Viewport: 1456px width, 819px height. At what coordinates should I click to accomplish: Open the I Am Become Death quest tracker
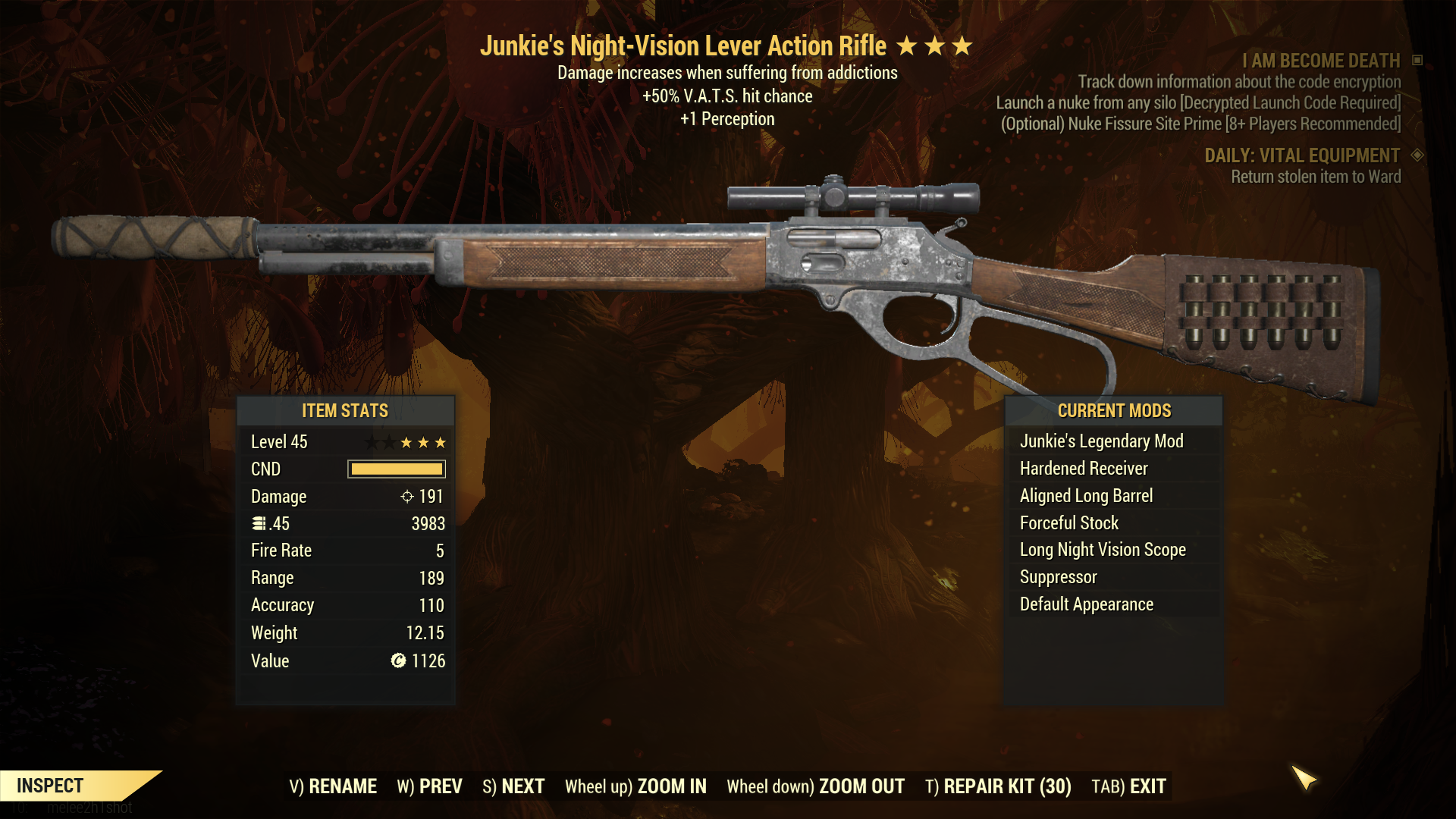click(x=1320, y=61)
